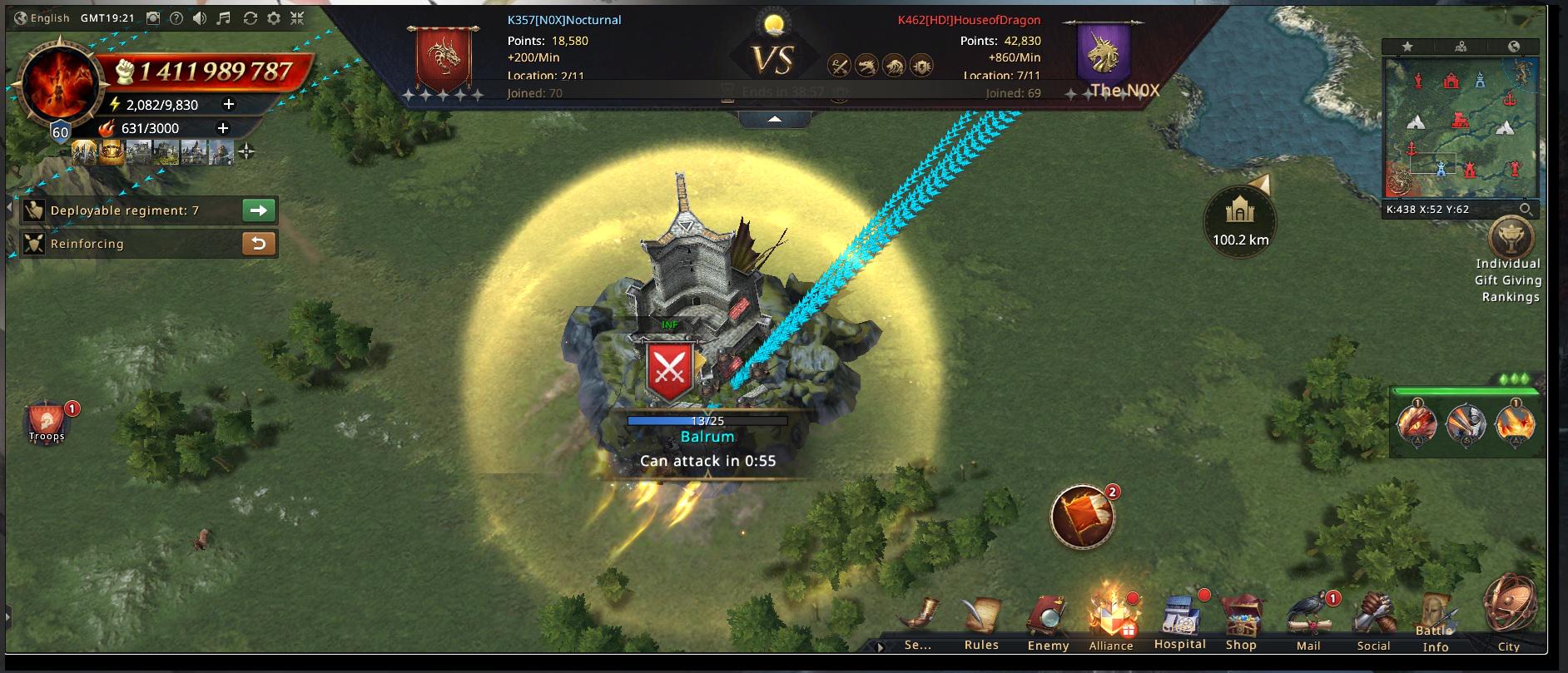Open the red flag rally button
The height and width of the screenshot is (673, 1568).
coord(1083,517)
